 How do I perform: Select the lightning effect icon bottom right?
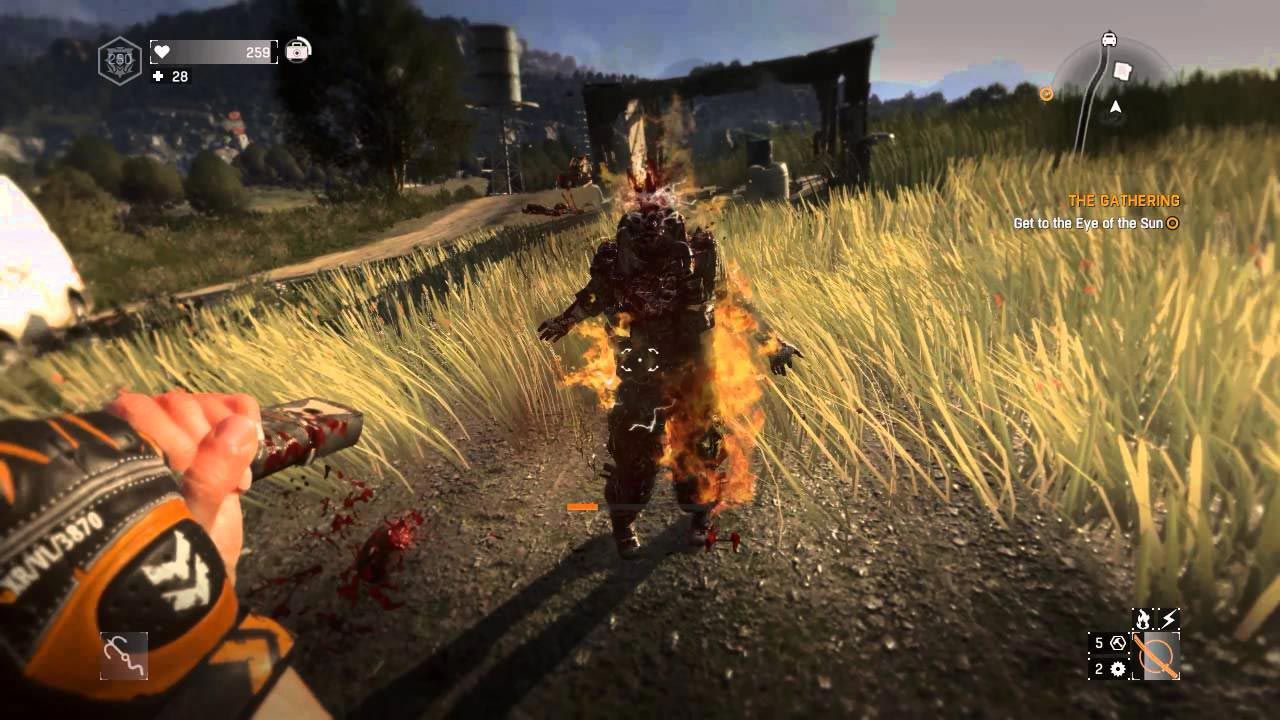pyautogui.click(x=1168, y=618)
